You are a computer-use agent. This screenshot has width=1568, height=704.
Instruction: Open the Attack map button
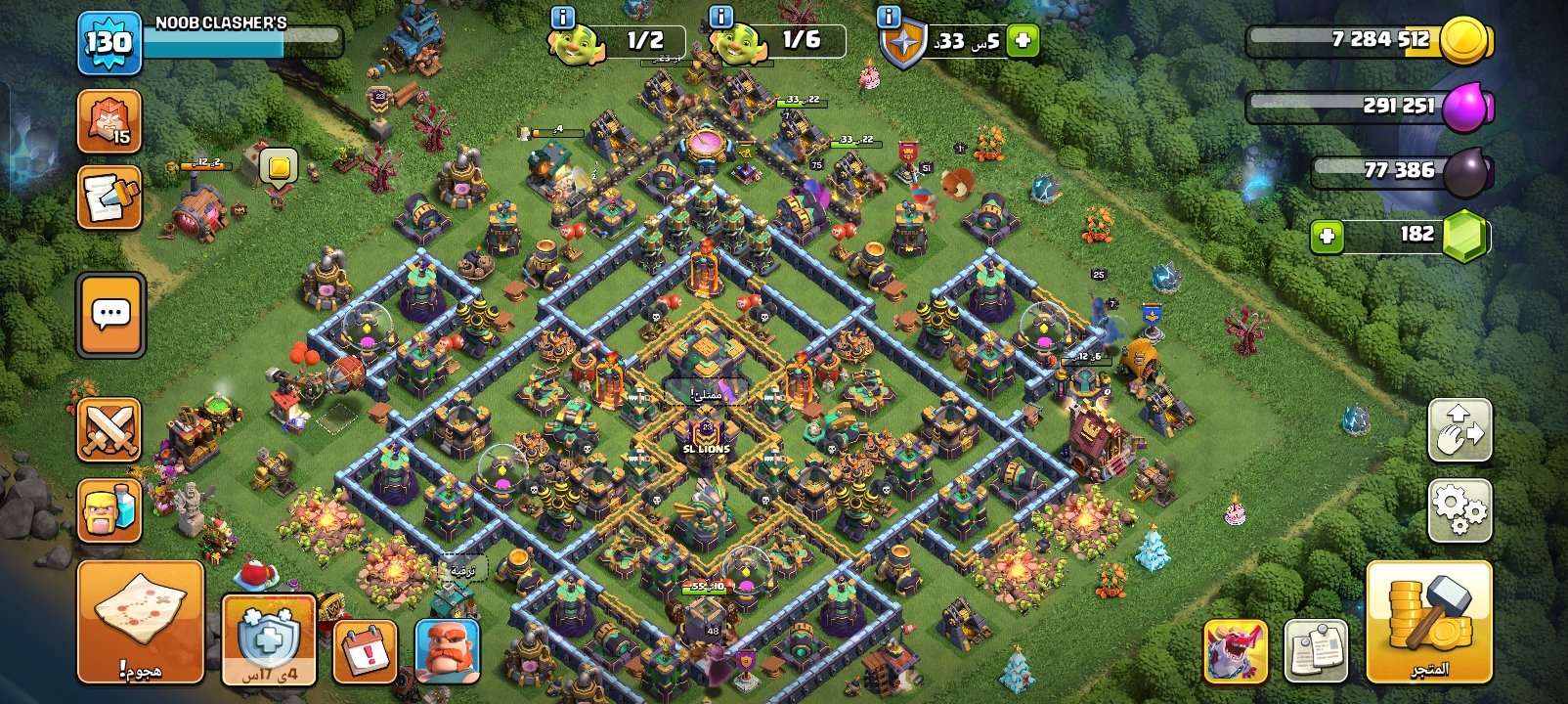click(140, 621)
